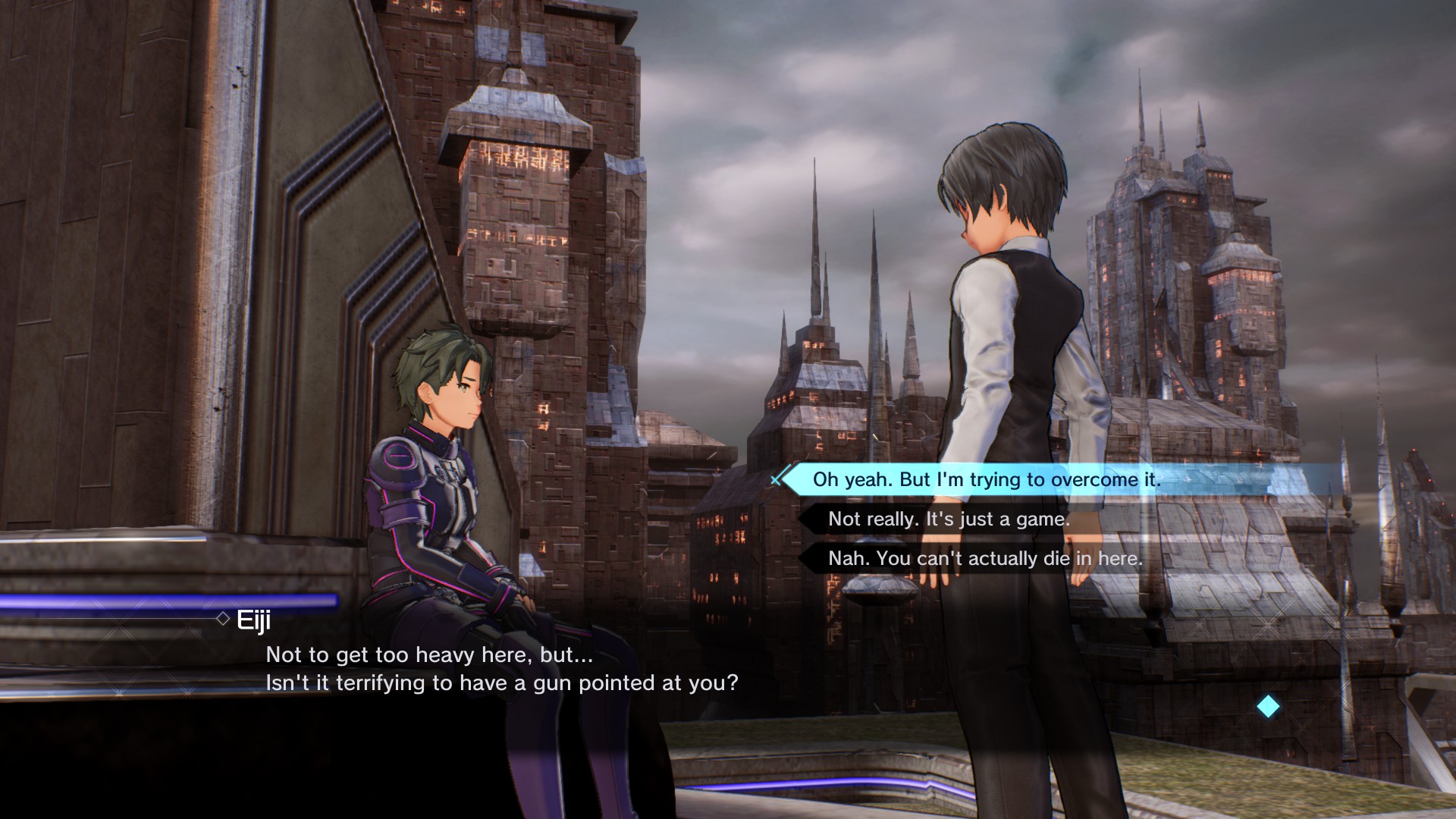Select the reply "Not really. It's just a game."
Screen dimensions: 1456x819
(x=949, y=519)
